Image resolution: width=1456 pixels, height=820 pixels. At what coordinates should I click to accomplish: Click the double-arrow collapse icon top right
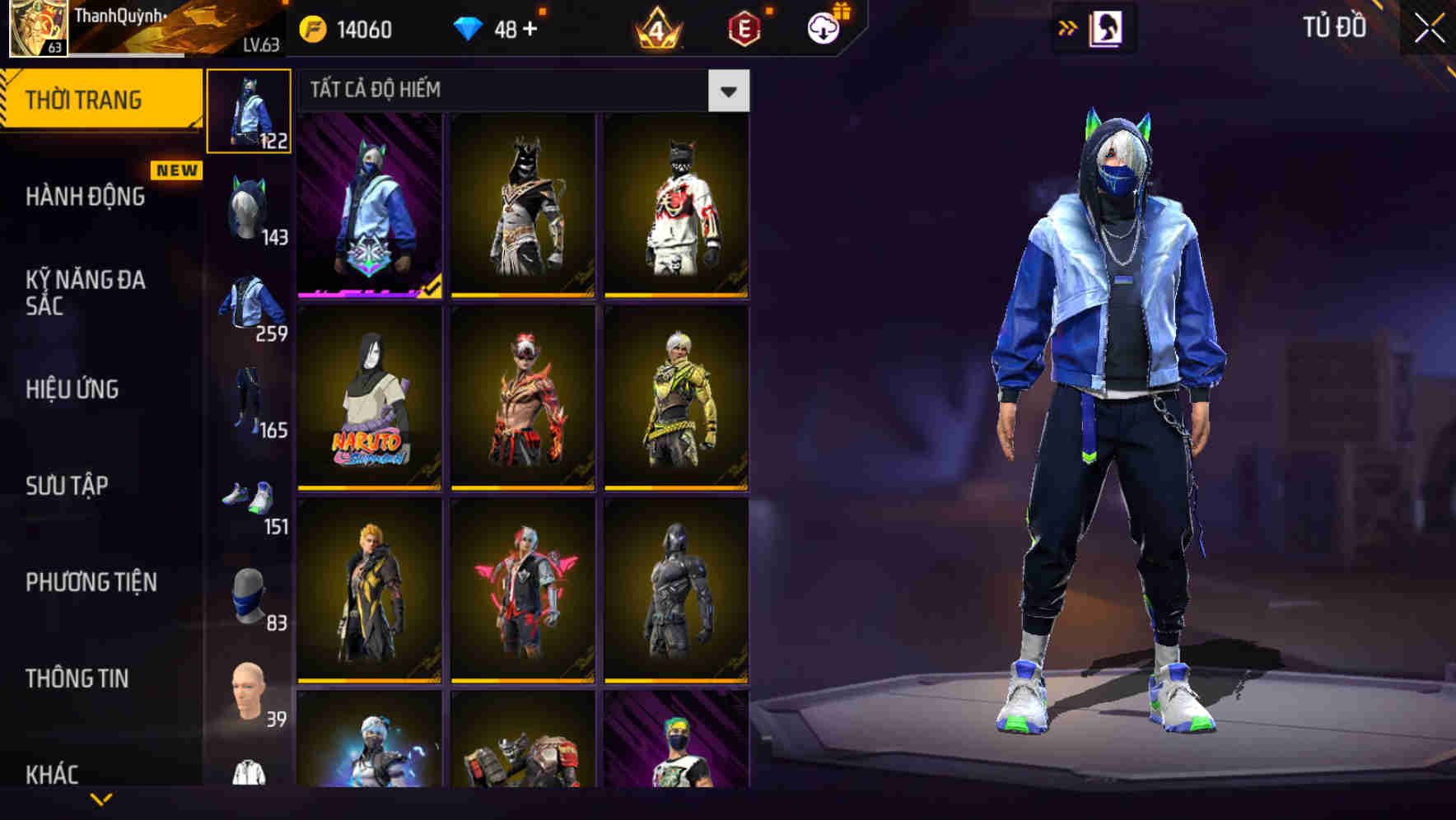[1068, 27]
